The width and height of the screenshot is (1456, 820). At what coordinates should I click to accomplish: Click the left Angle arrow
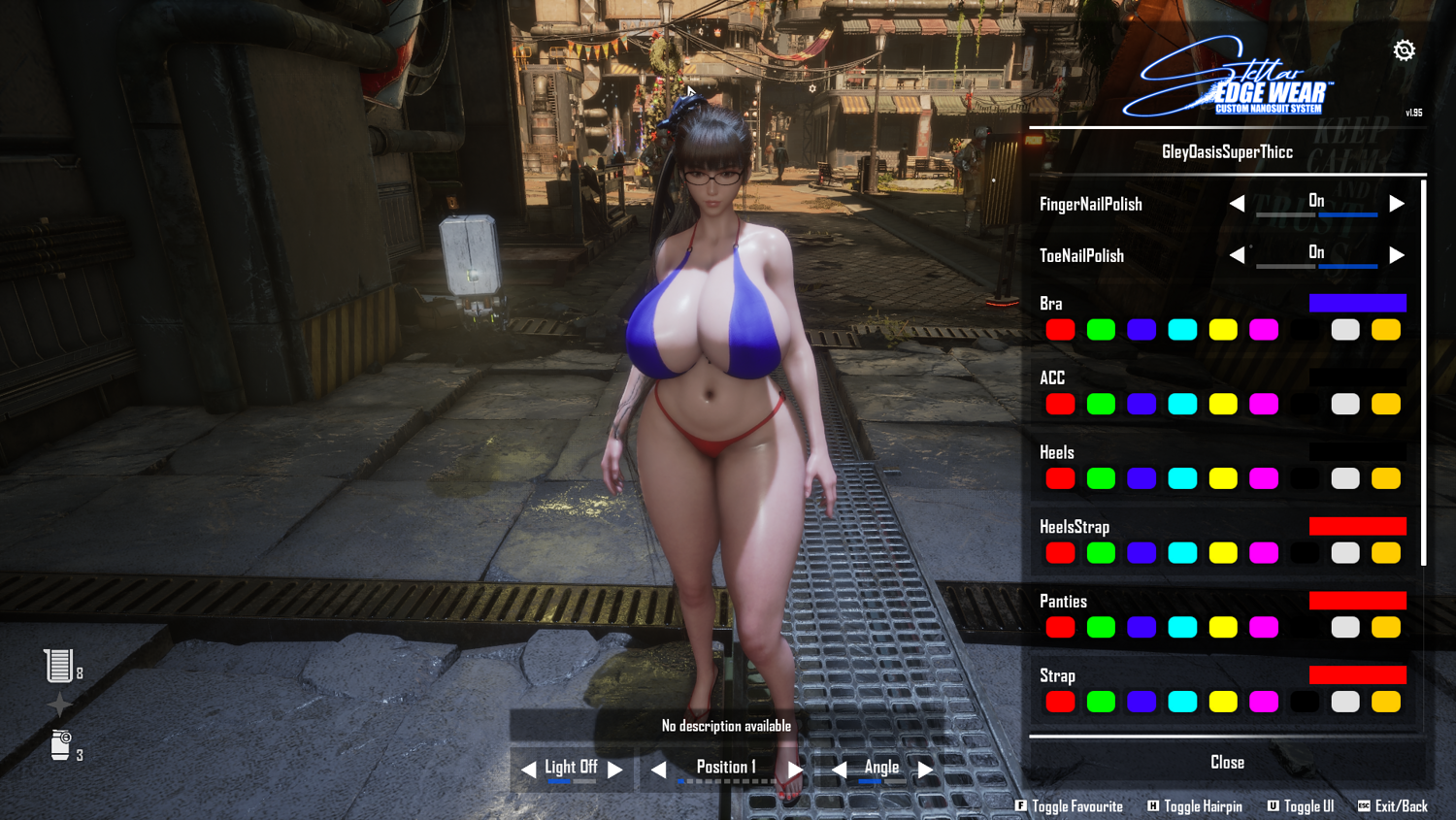[x=840, y=770]
